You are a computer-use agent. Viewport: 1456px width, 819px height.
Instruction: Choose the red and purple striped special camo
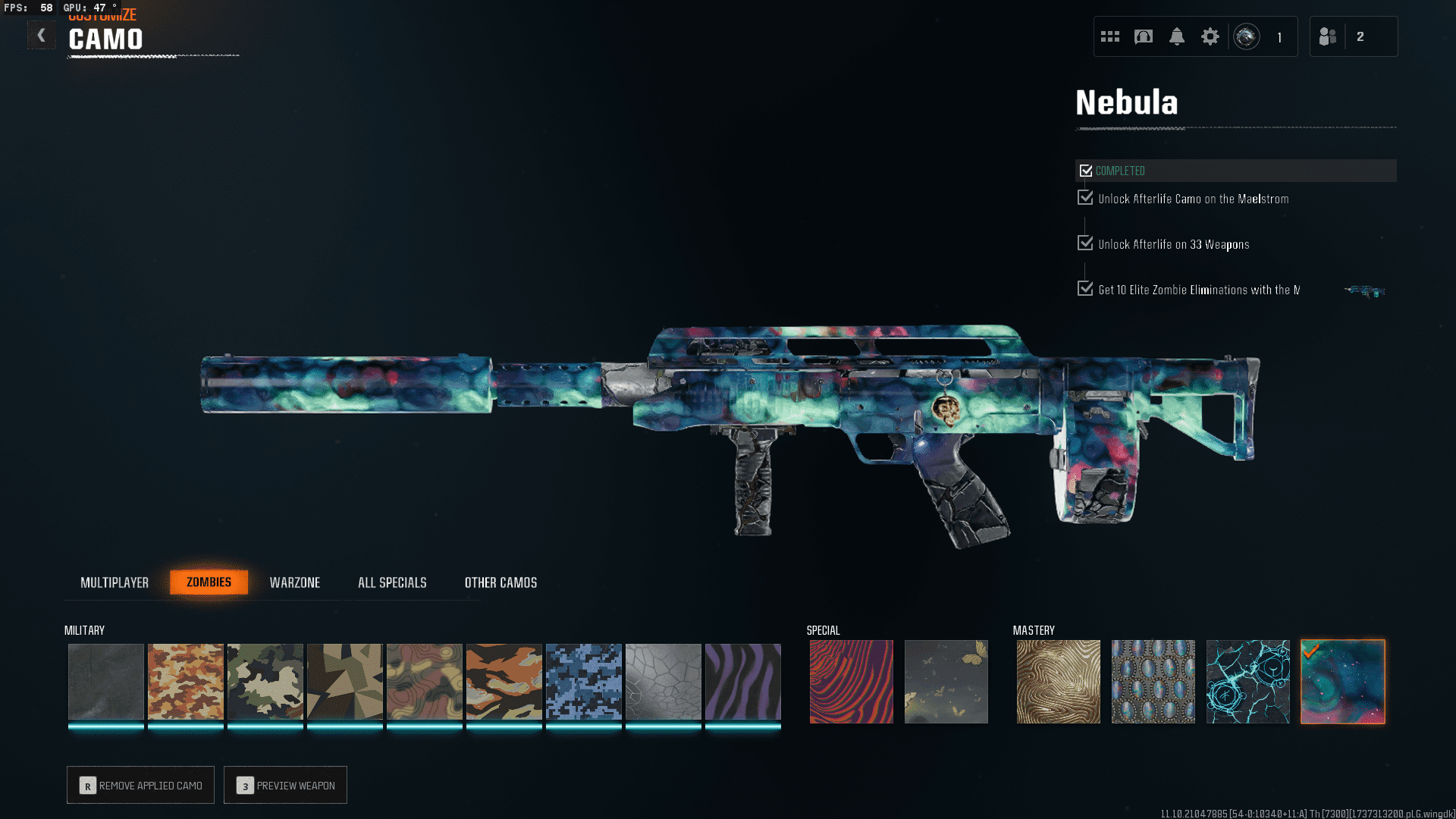(x=851, y=682)
